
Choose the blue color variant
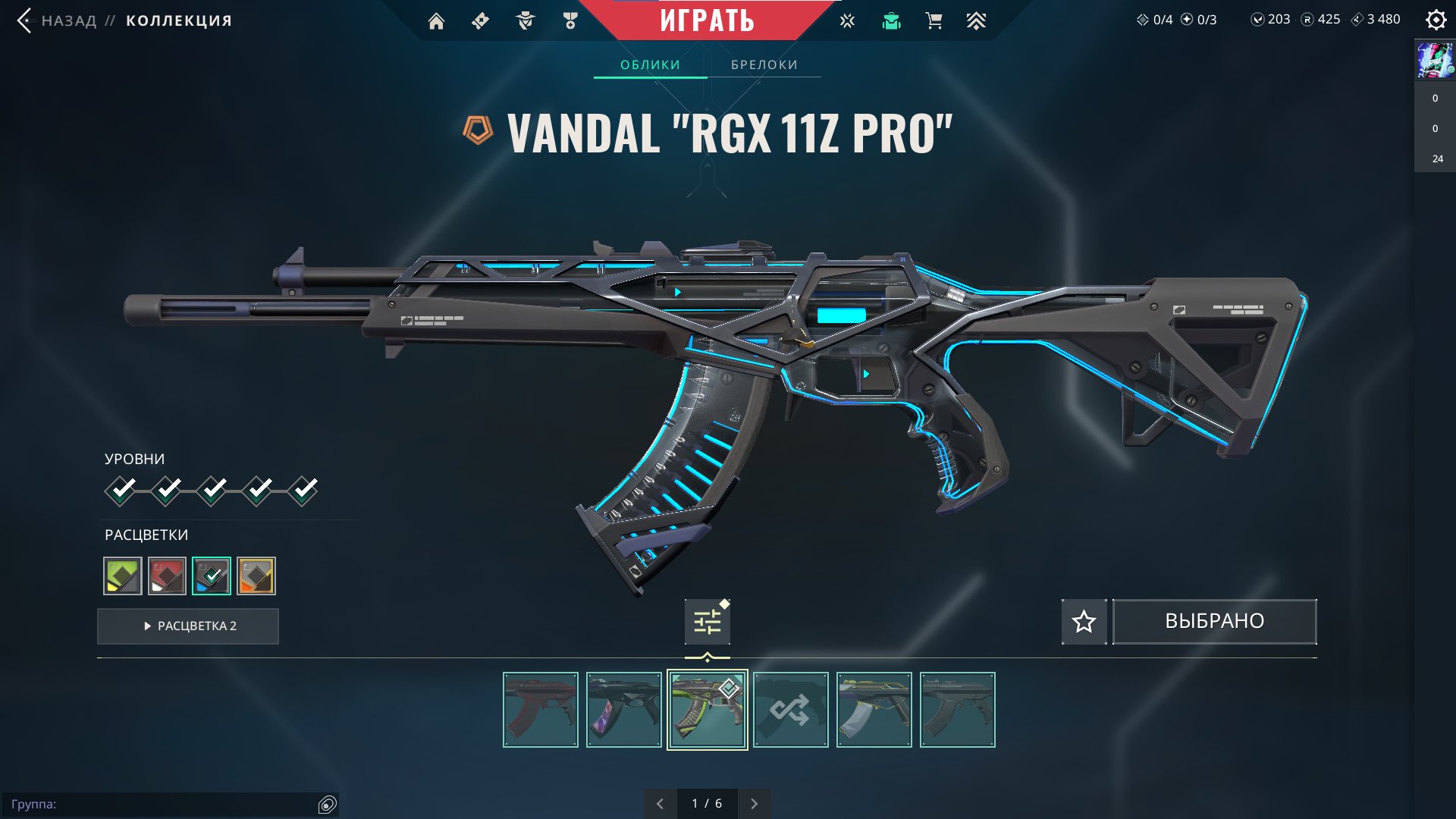coord(212,576)
